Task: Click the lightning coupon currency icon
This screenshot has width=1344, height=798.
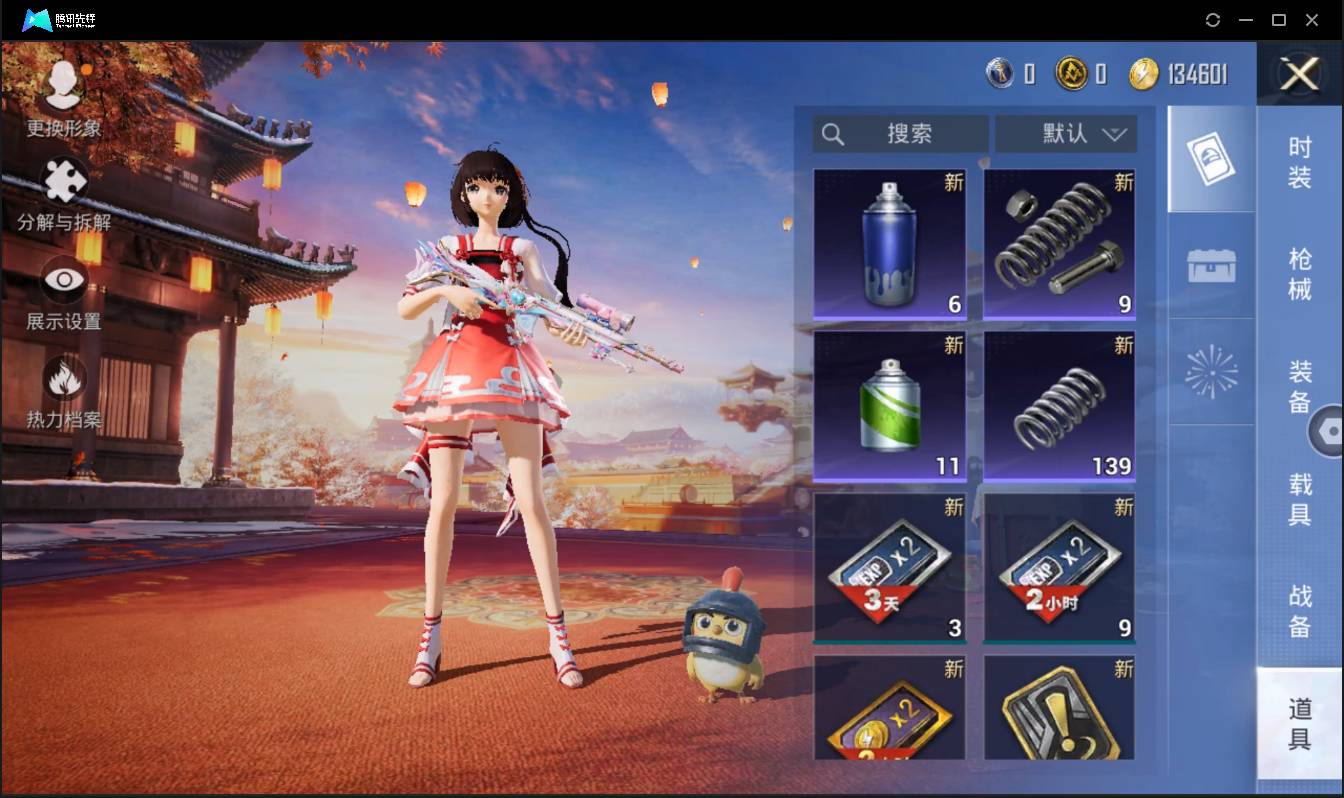Action: [1147, 73]
